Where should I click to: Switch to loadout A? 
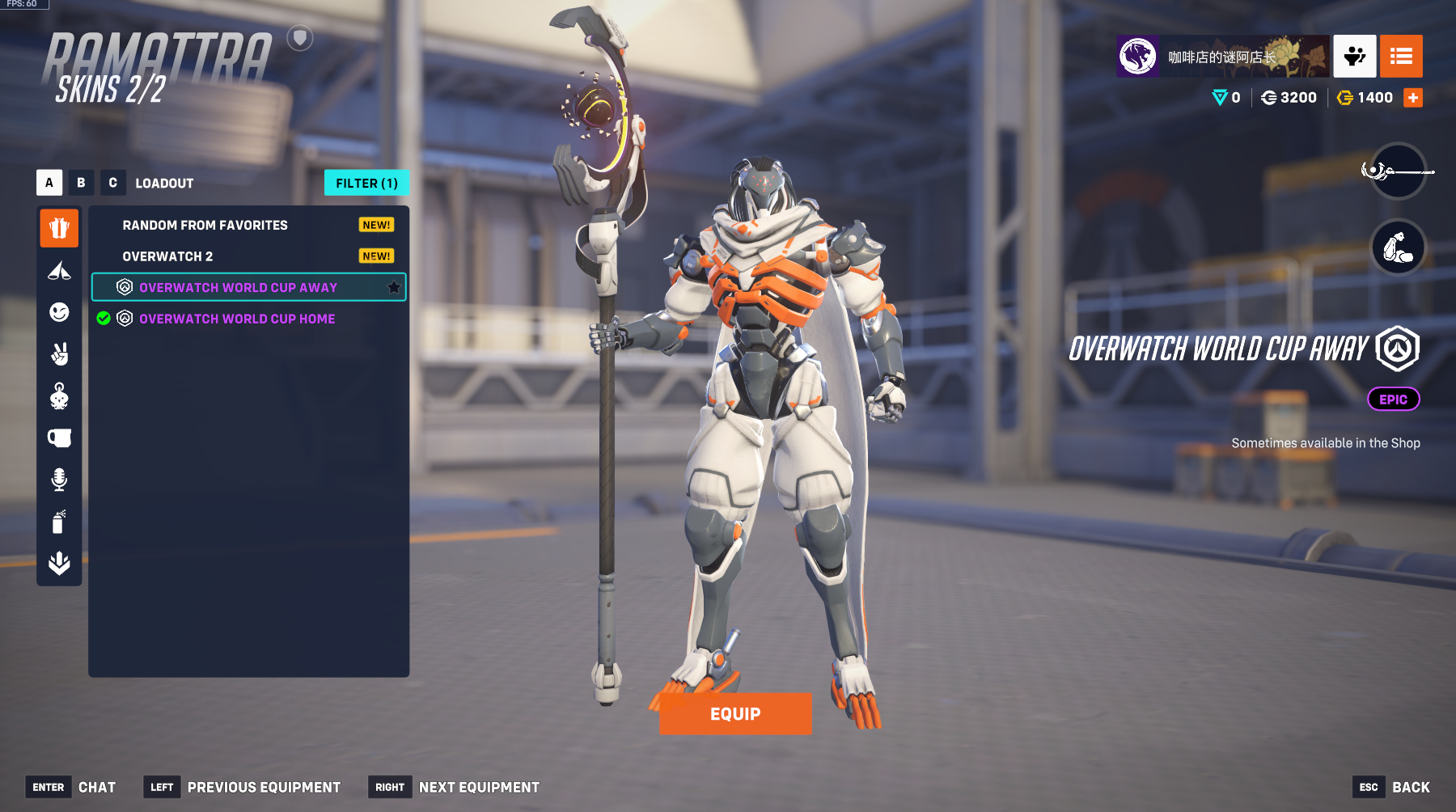[49, 183]
